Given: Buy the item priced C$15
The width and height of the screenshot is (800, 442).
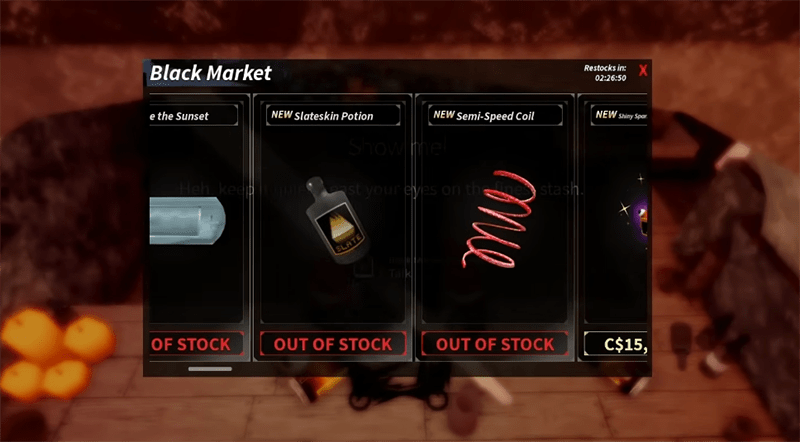Looking at the screenshot, I should (x=617, y=346).
